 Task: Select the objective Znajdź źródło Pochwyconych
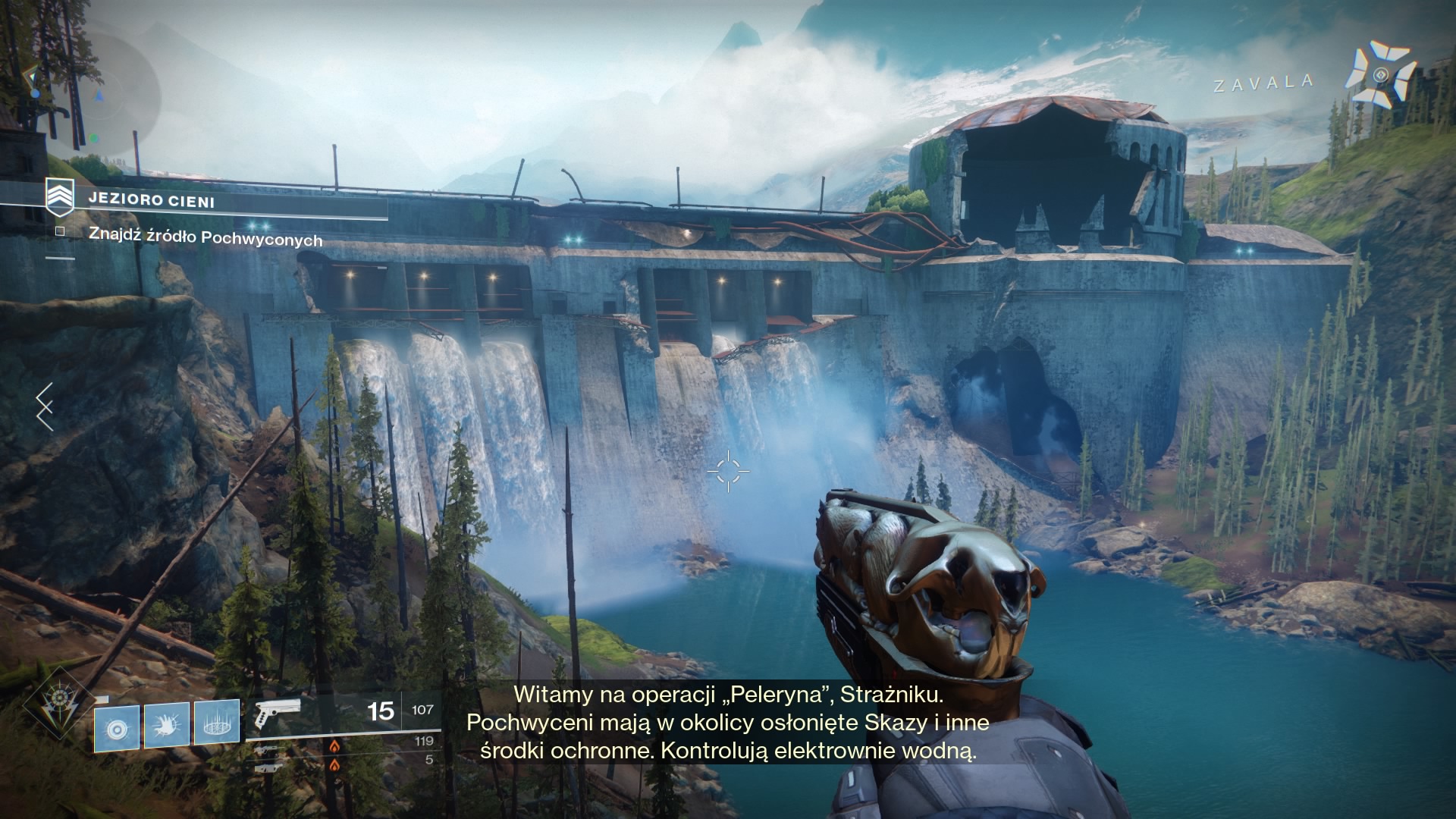[x=205, y=238]
